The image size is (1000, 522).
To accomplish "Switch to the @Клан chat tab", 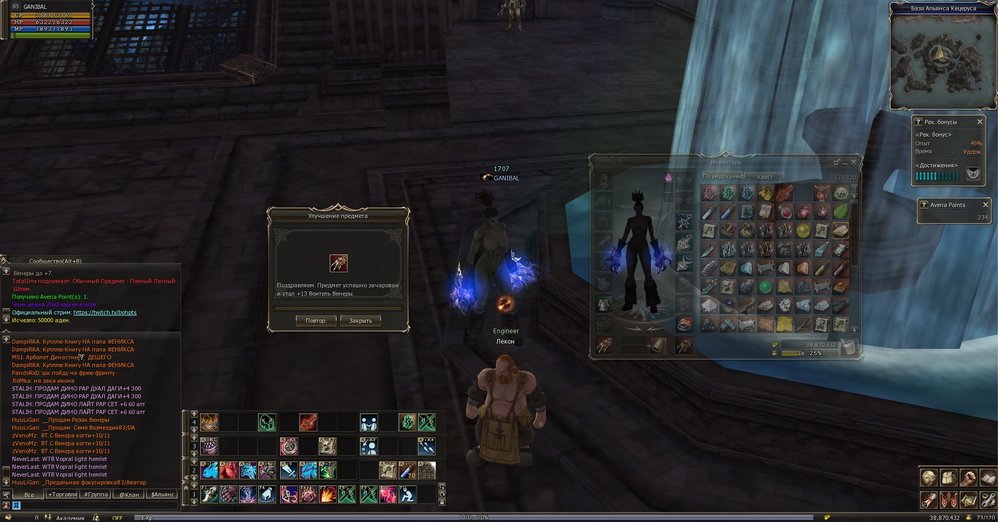I will coord(130,494).
